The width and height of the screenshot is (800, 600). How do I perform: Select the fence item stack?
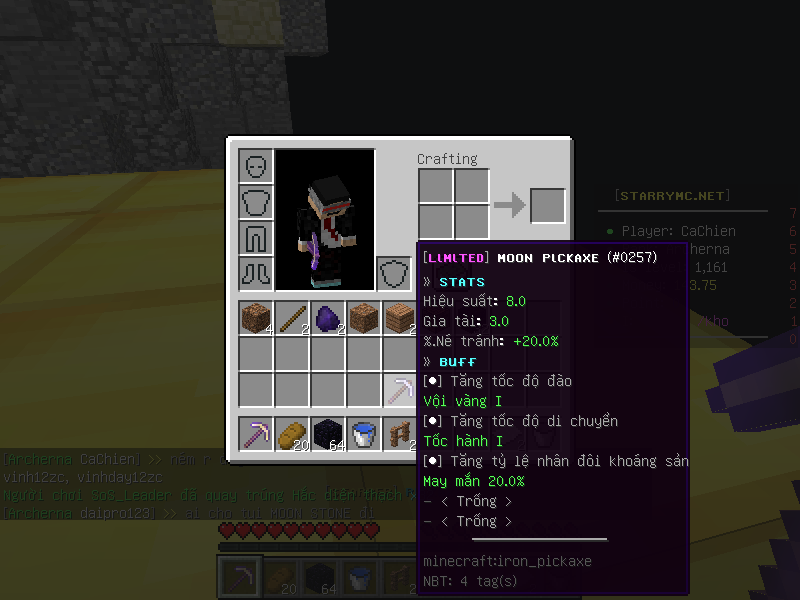[400, 434]
